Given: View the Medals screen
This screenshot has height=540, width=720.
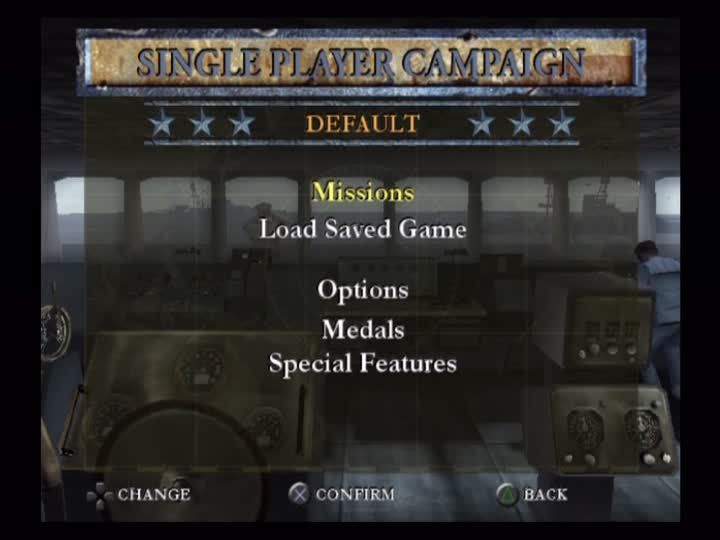Looking at the screenshot, I should 362,328.
